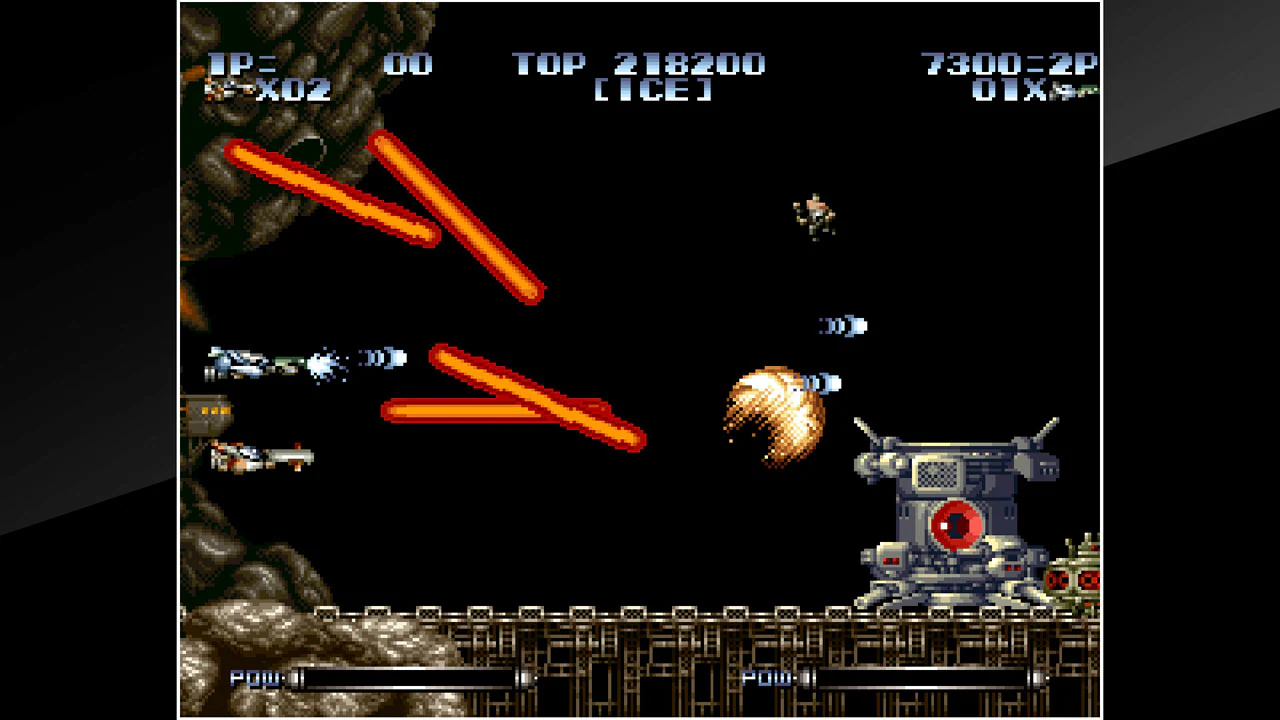The image size is (1280, 720).
Task: Click the small turret on the left ledge
Action: (x=210, y=413)
